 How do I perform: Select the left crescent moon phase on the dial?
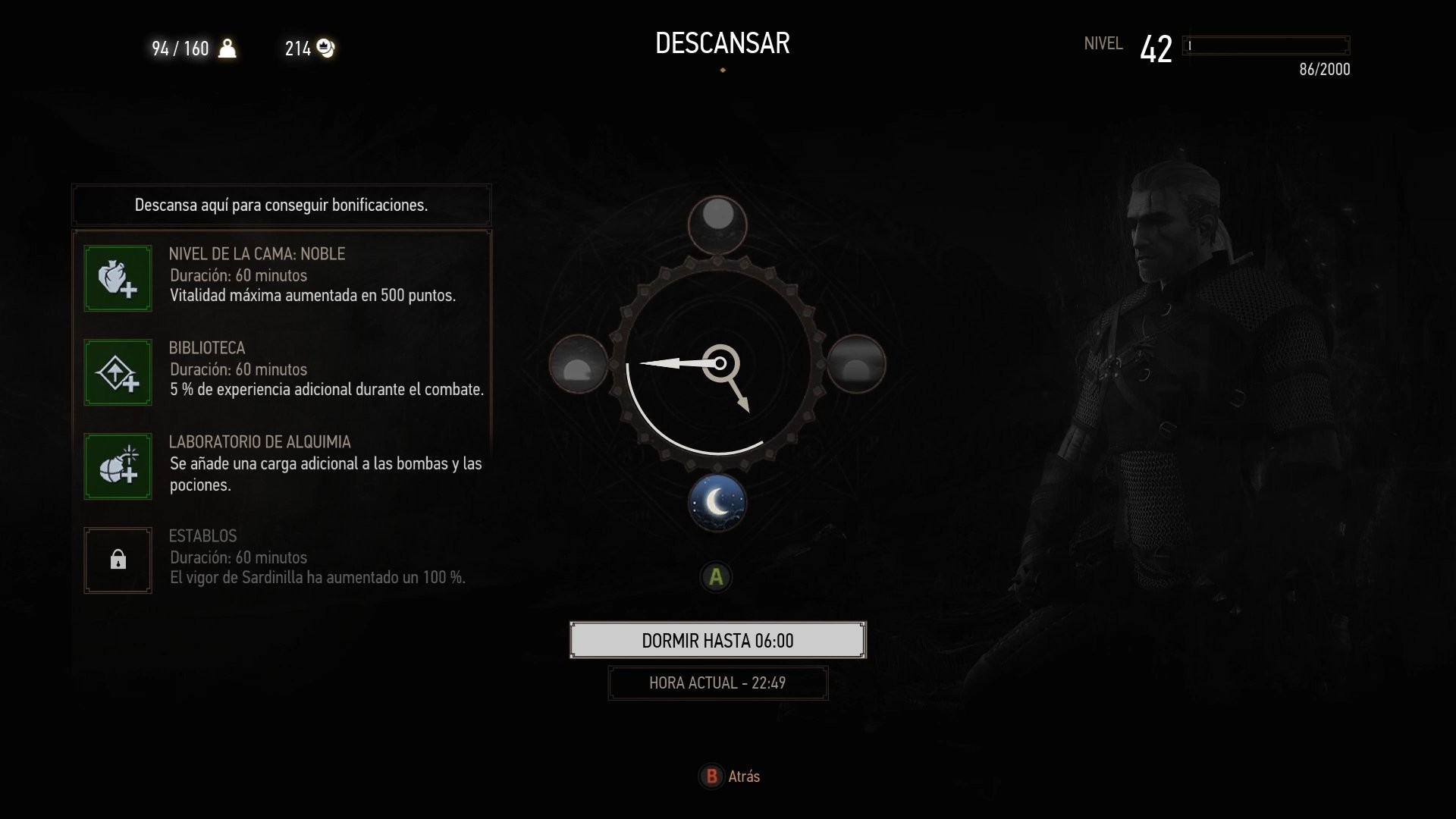tap(579, 365)
